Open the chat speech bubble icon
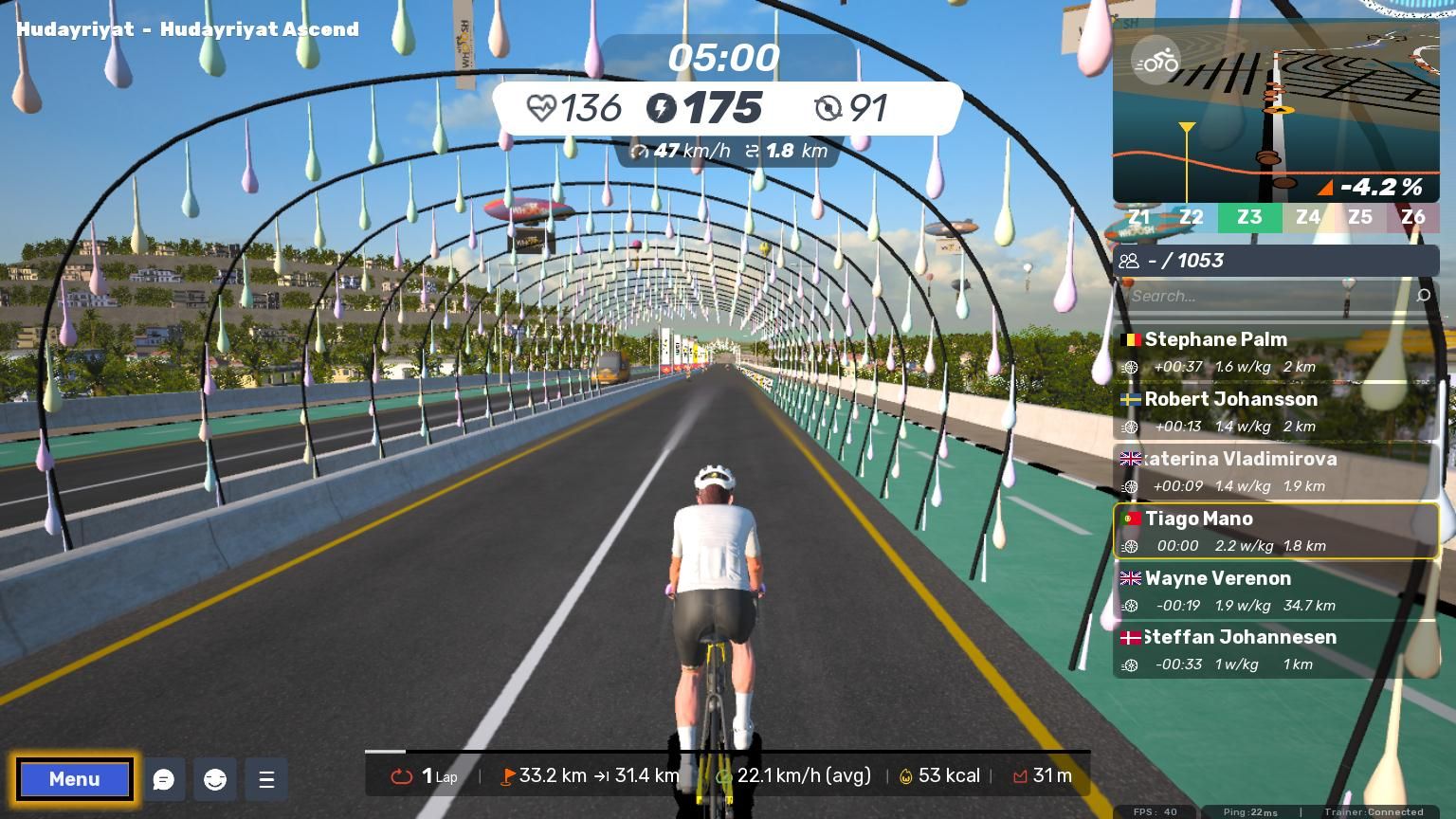1456x819 pixels. [164, 779]
